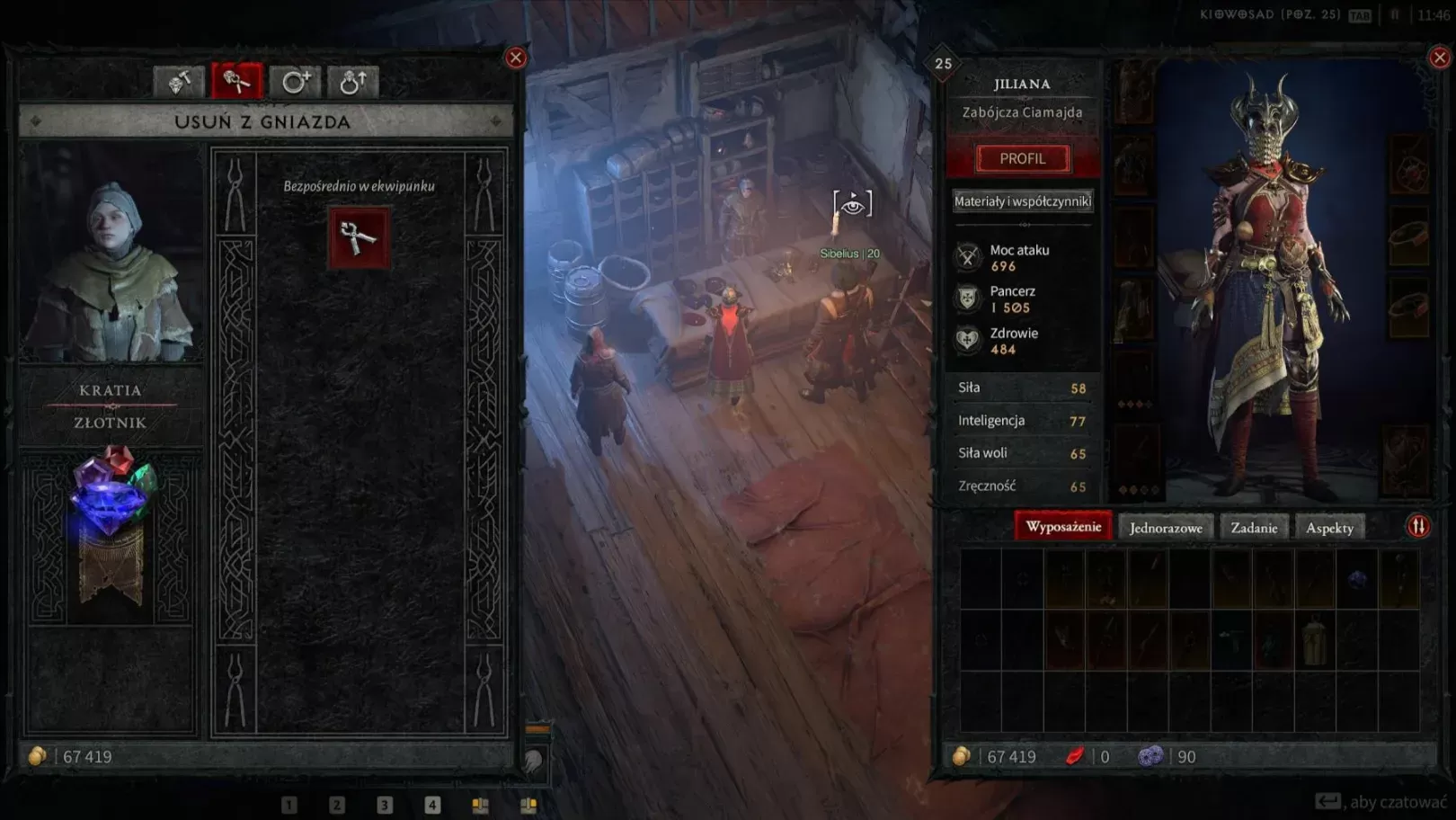Switch to the Zadanie quest items tab
Screen dimensions: 1456x820
pyautogui.click(x=1254, y=528)
